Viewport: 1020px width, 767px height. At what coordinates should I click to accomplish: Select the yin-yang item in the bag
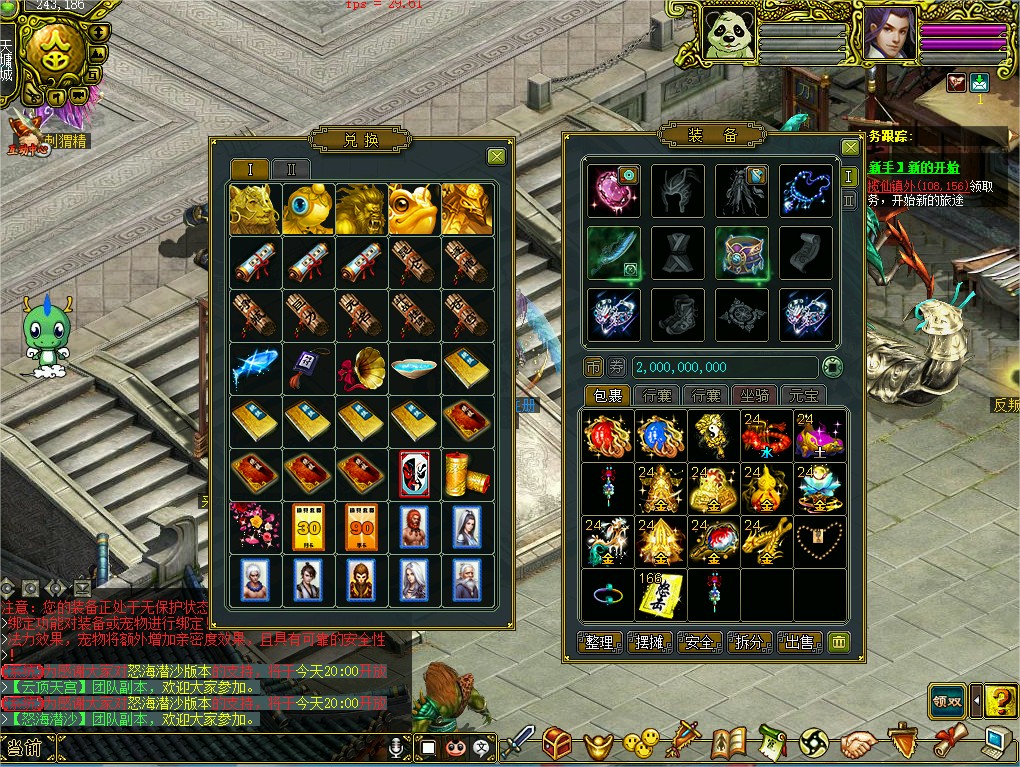[715, 436]
